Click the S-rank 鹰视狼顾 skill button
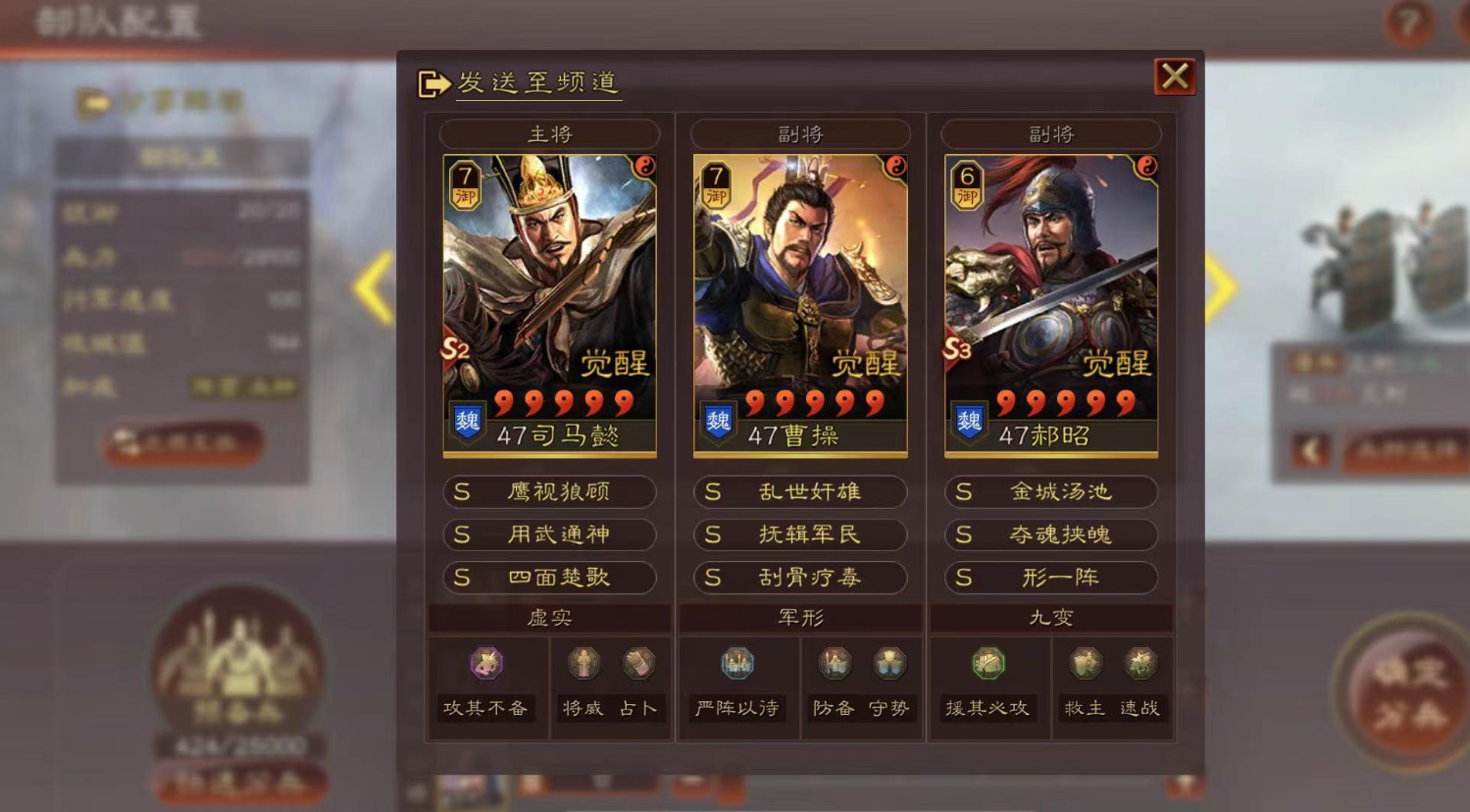The height and width of the screenshot is (812, 1470). [549, 492]
